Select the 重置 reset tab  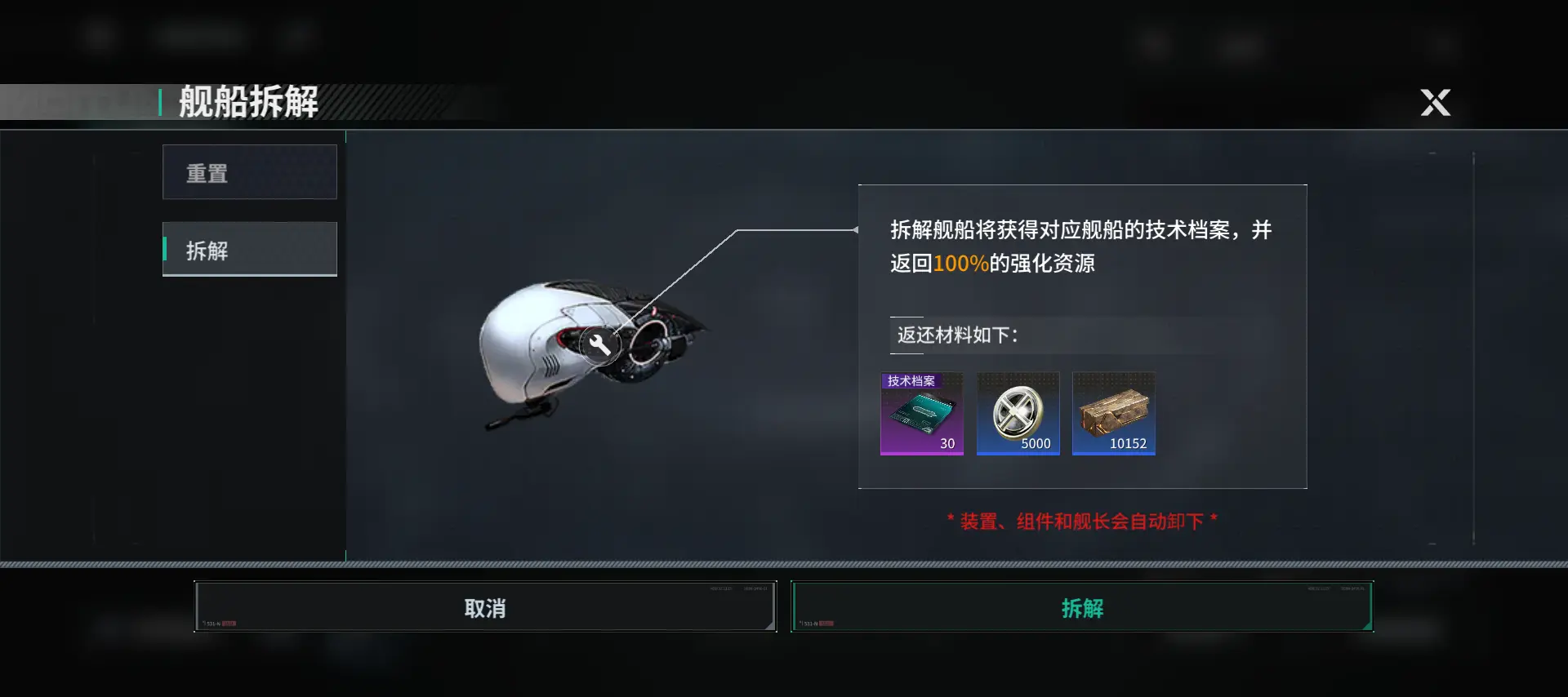(250, 171)
